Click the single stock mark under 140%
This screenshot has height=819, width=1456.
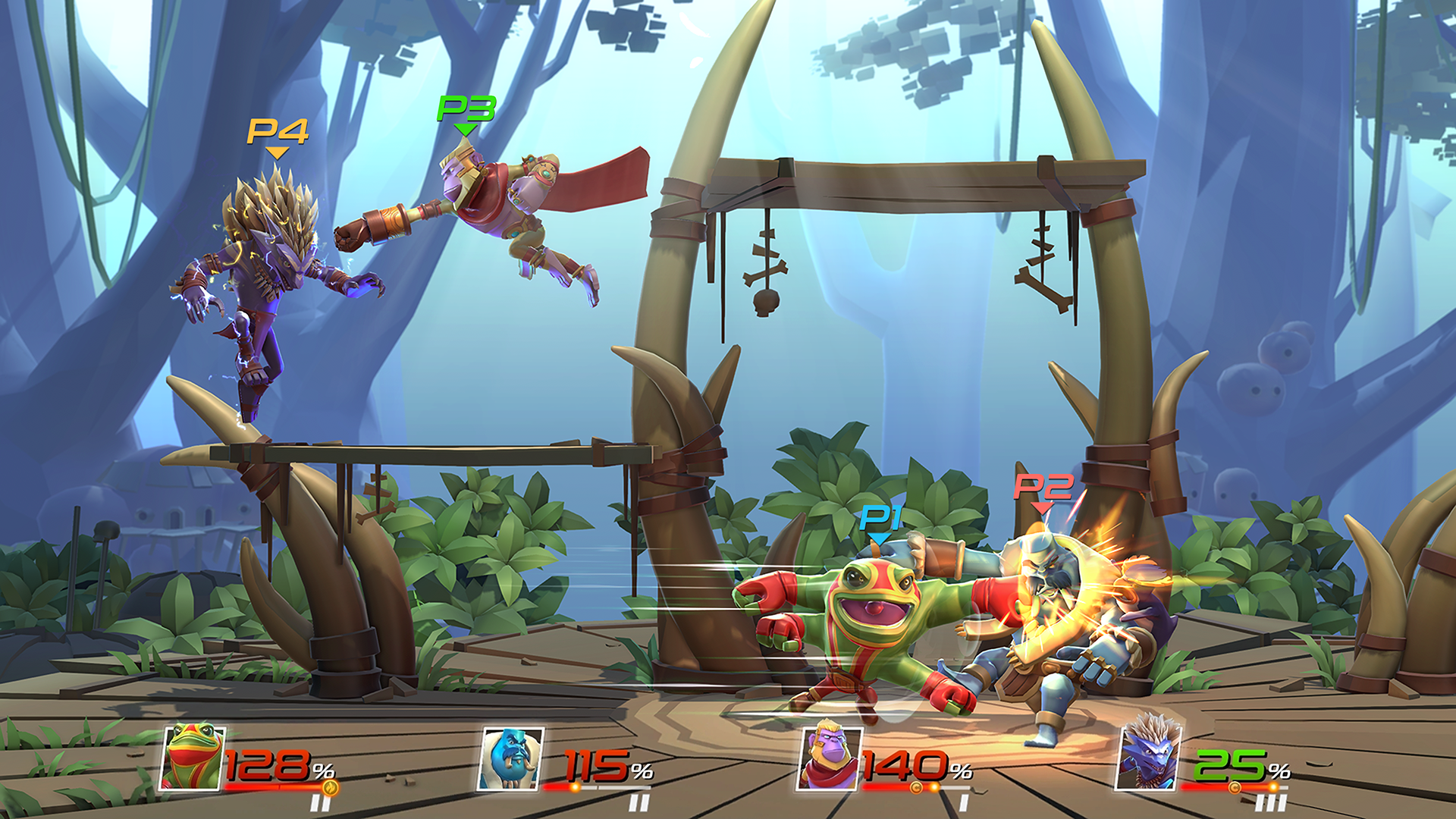pos(964,802)
